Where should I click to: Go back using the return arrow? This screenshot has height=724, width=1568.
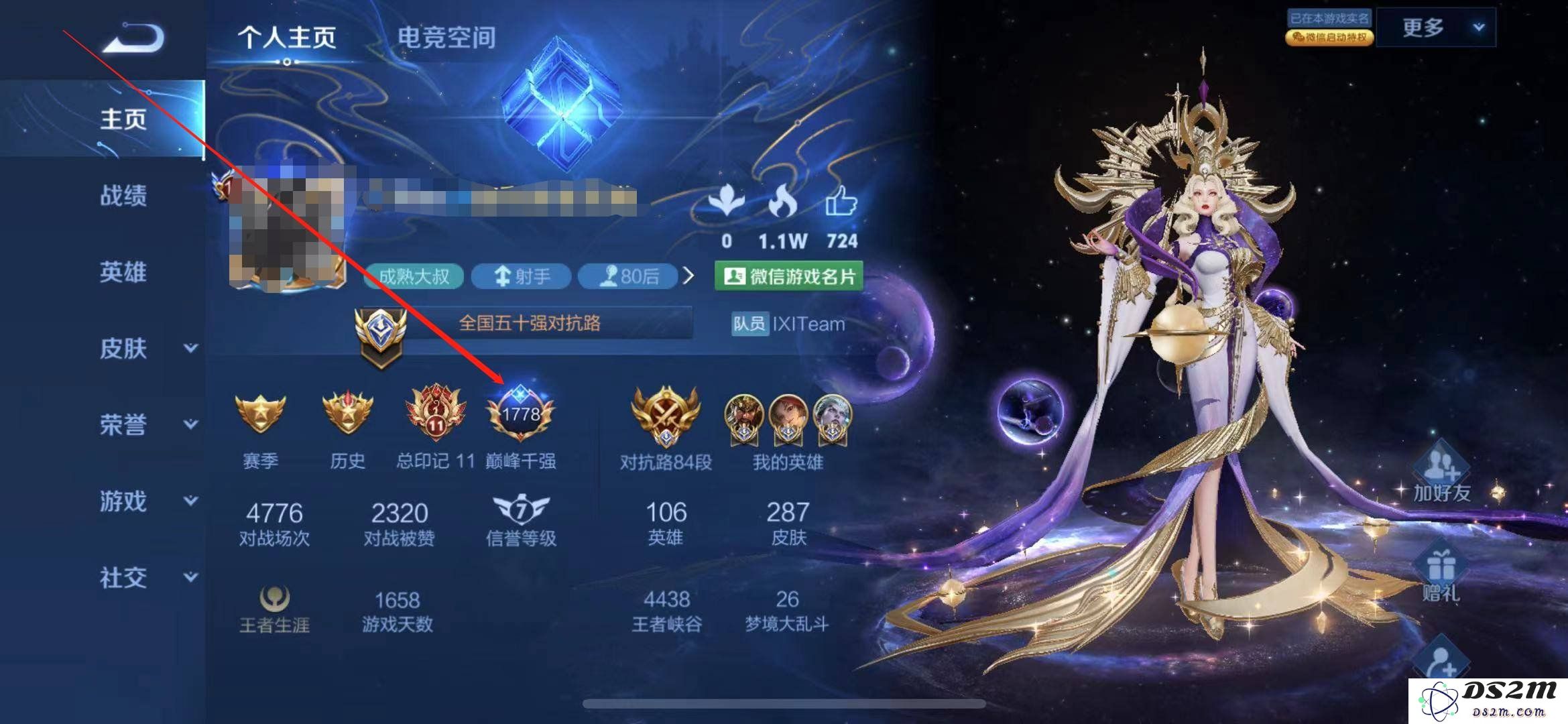point(133,38)
